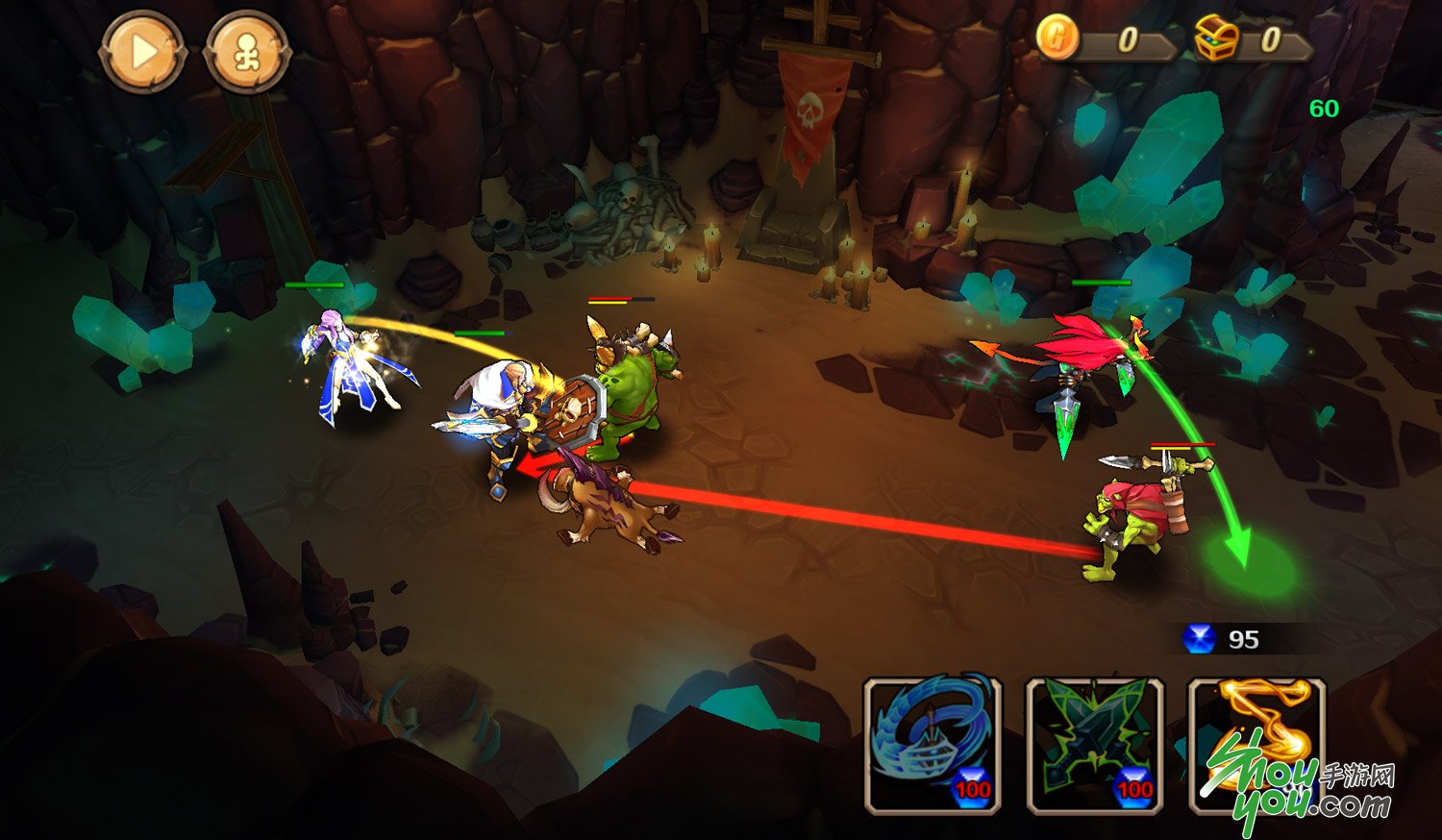Use the green crossed-swords skill

(x=1095, y=745)
